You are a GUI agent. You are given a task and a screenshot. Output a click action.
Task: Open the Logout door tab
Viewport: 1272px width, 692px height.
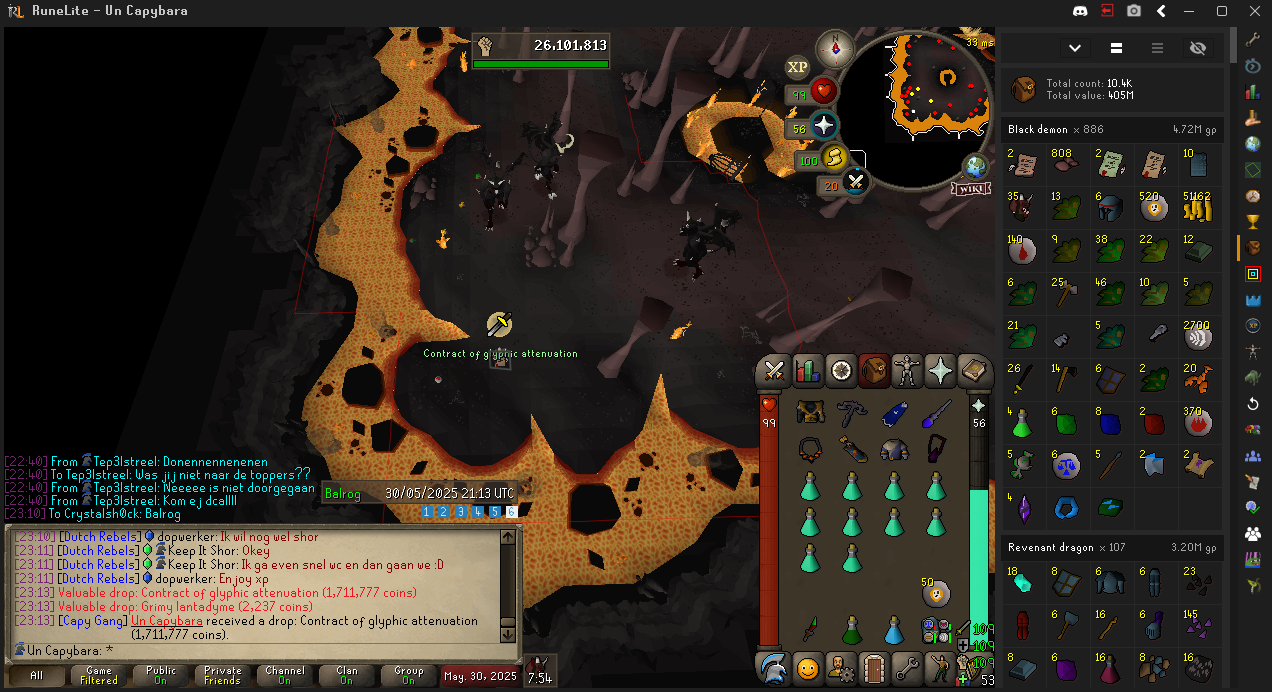tap(874, 666)
